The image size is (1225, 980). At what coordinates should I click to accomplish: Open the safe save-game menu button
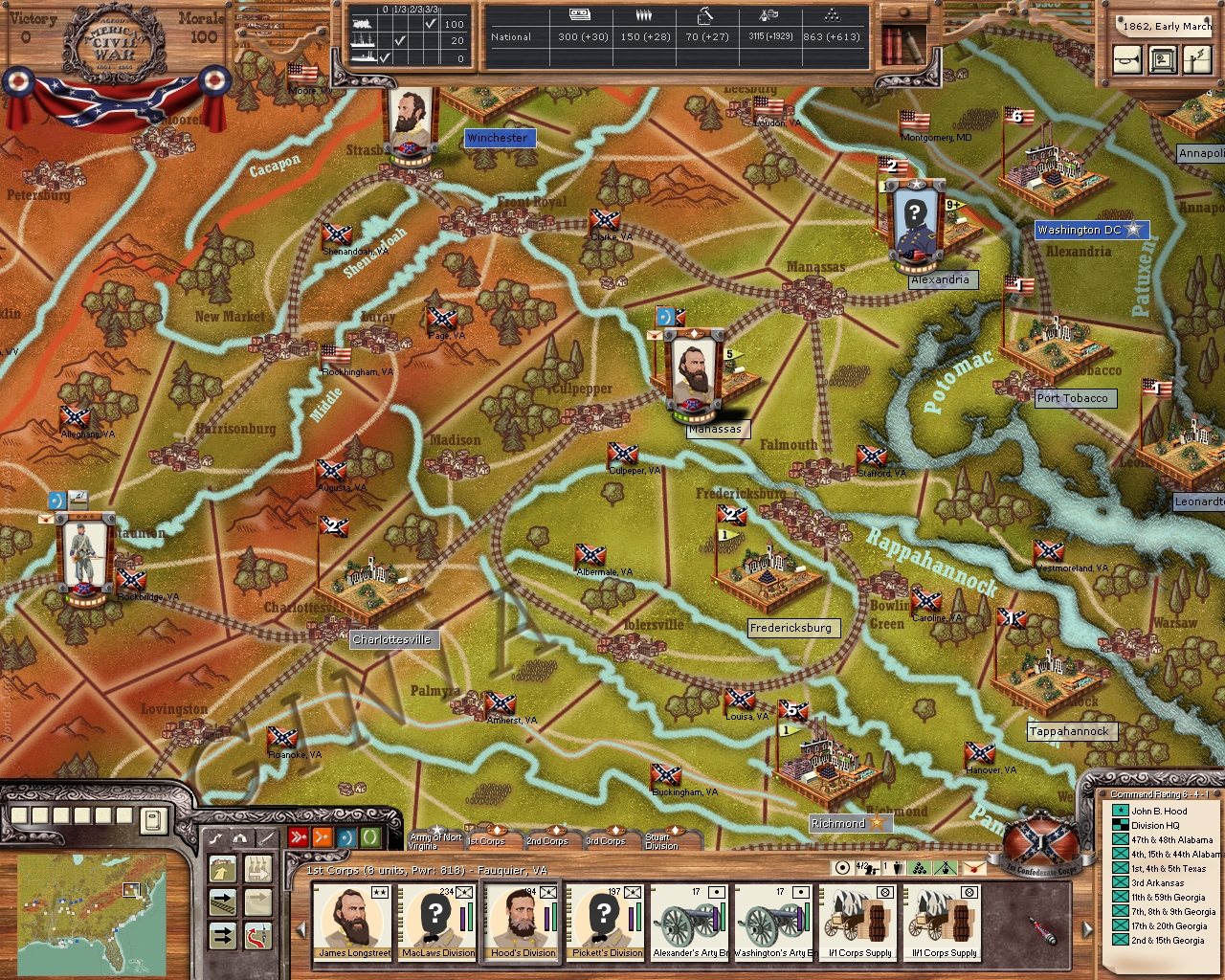[1163, 60]
